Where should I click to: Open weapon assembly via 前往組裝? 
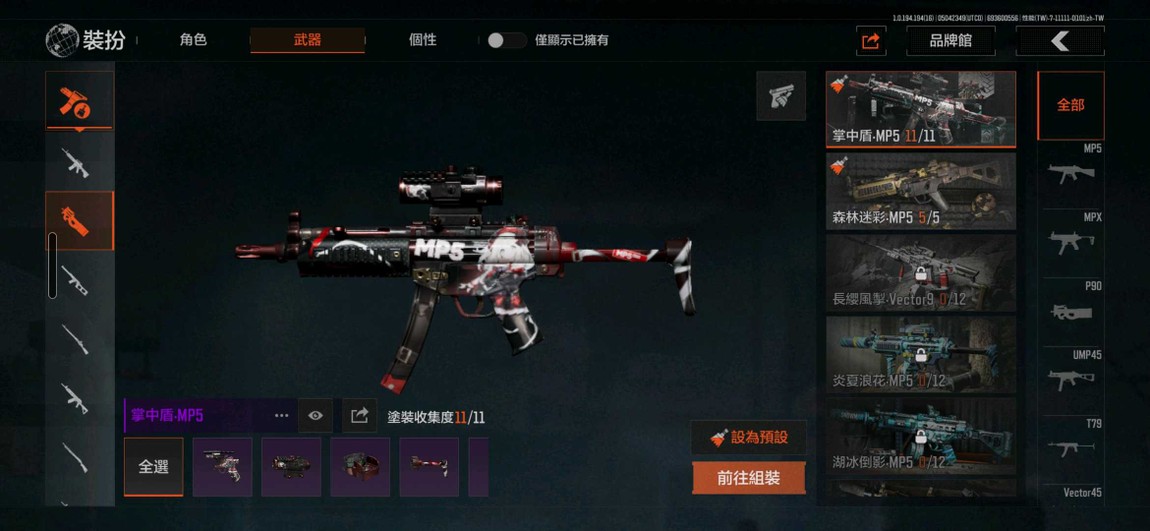tap(748, 478)
